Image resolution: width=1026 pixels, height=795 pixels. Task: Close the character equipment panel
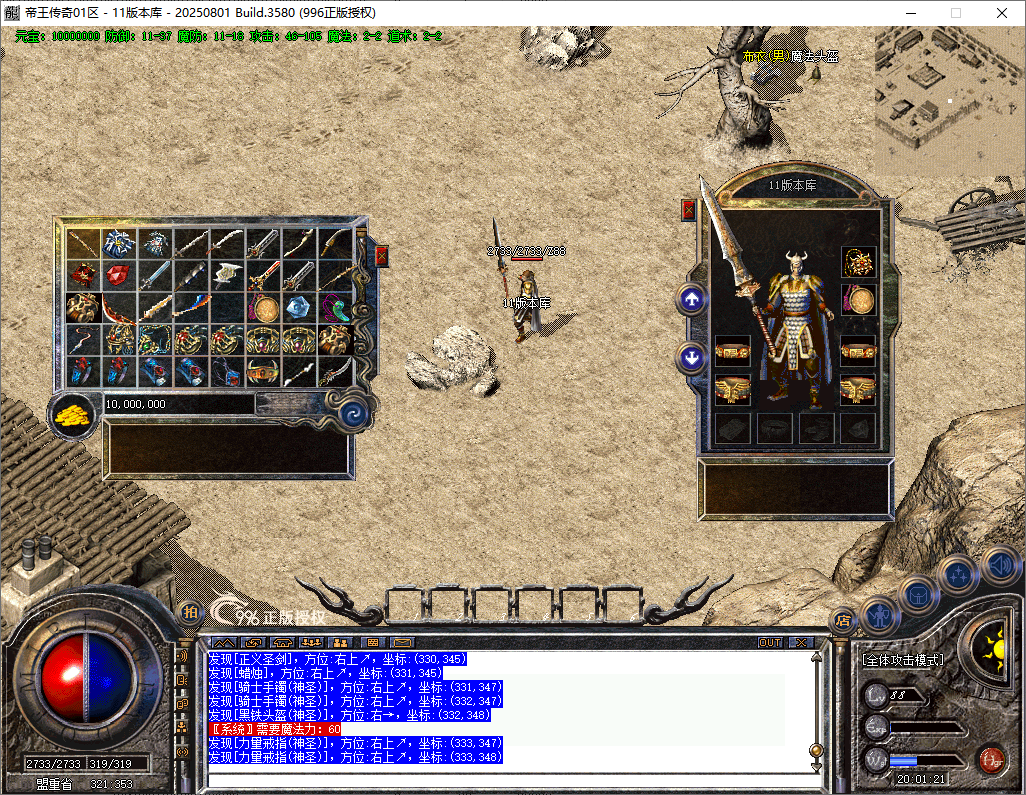(x=688, y=210)
